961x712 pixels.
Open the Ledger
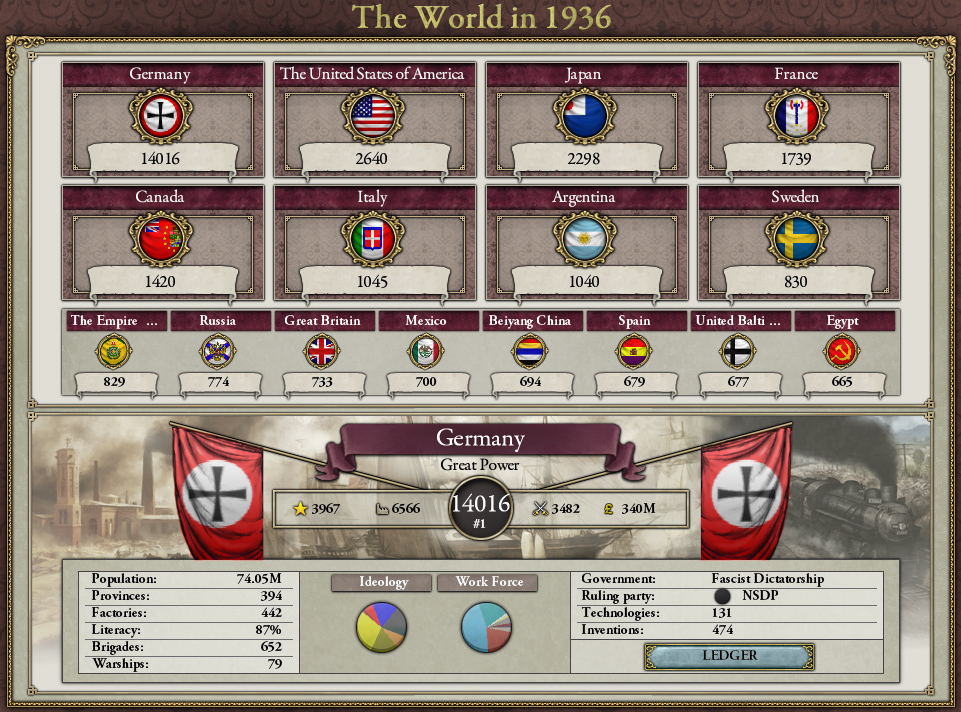(729, 656)
